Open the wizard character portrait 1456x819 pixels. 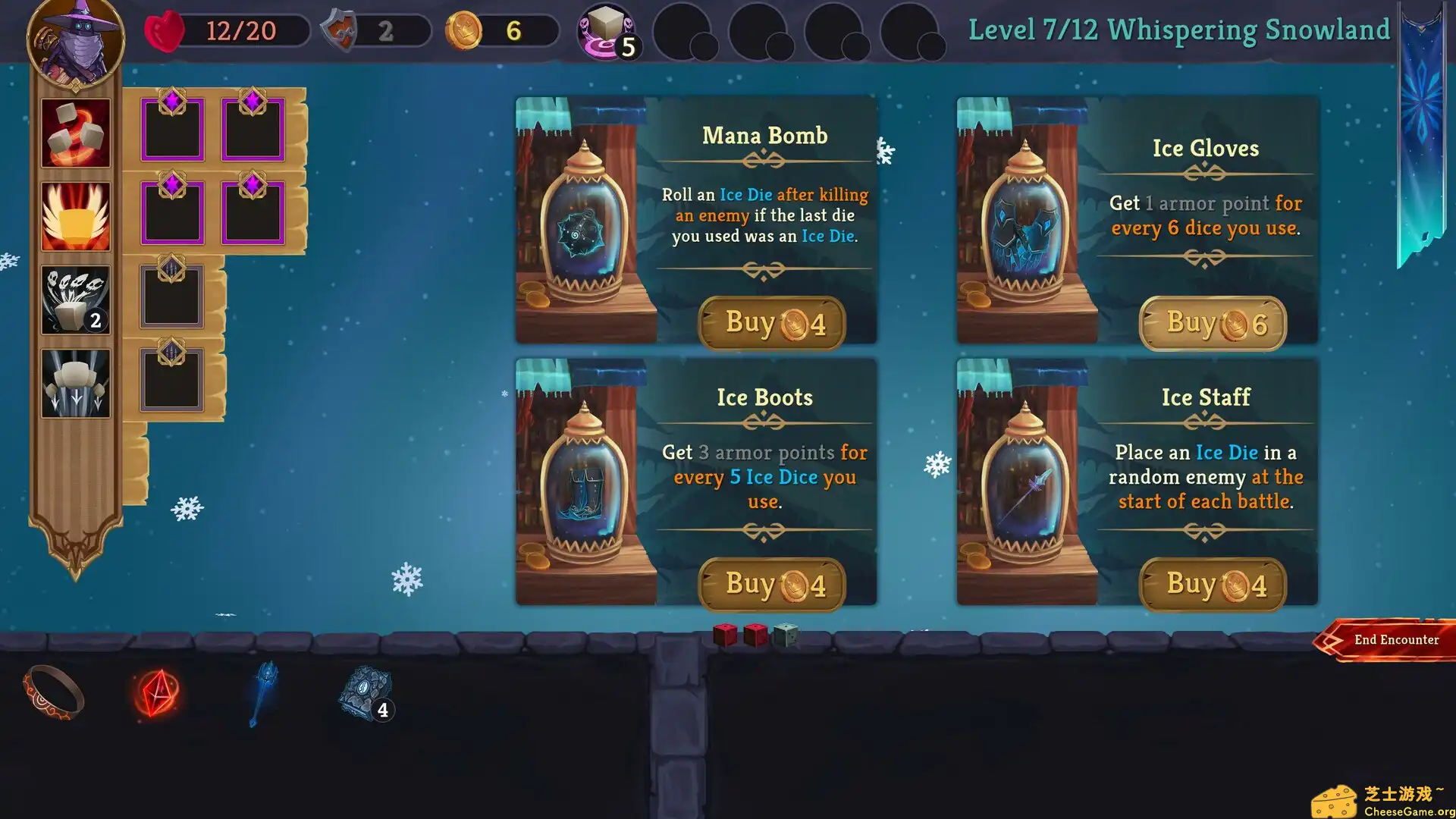tap(76, 42)
